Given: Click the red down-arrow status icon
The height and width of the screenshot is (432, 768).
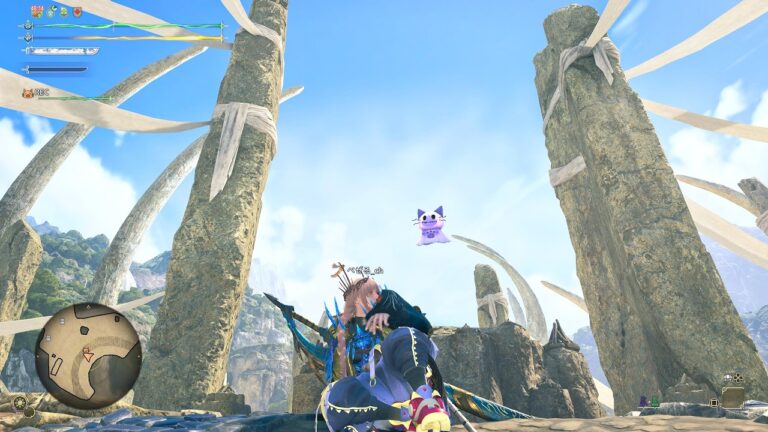Looking at the screenshot, I should pyautogui.click(x=77, y=11).
